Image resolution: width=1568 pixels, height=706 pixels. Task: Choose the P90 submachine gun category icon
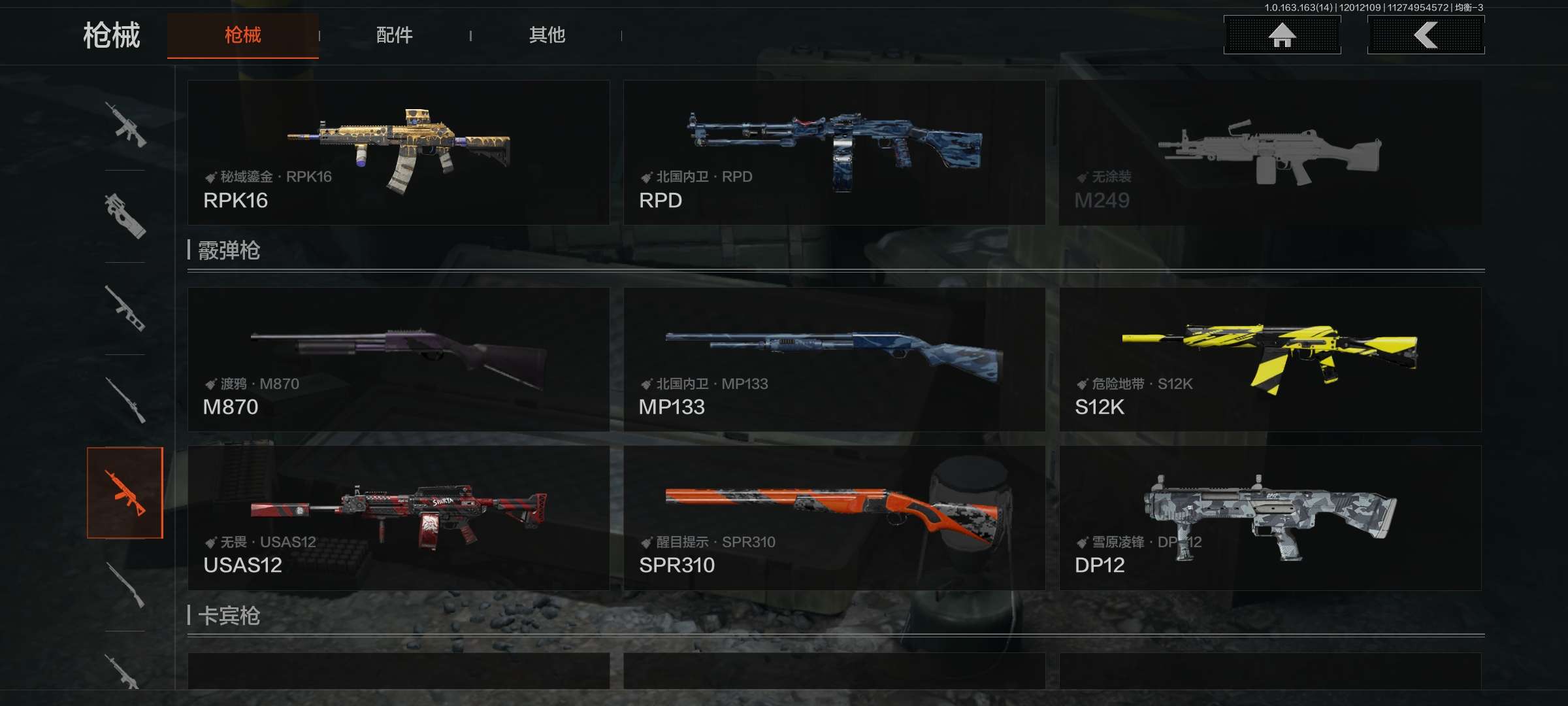[125, 216]
